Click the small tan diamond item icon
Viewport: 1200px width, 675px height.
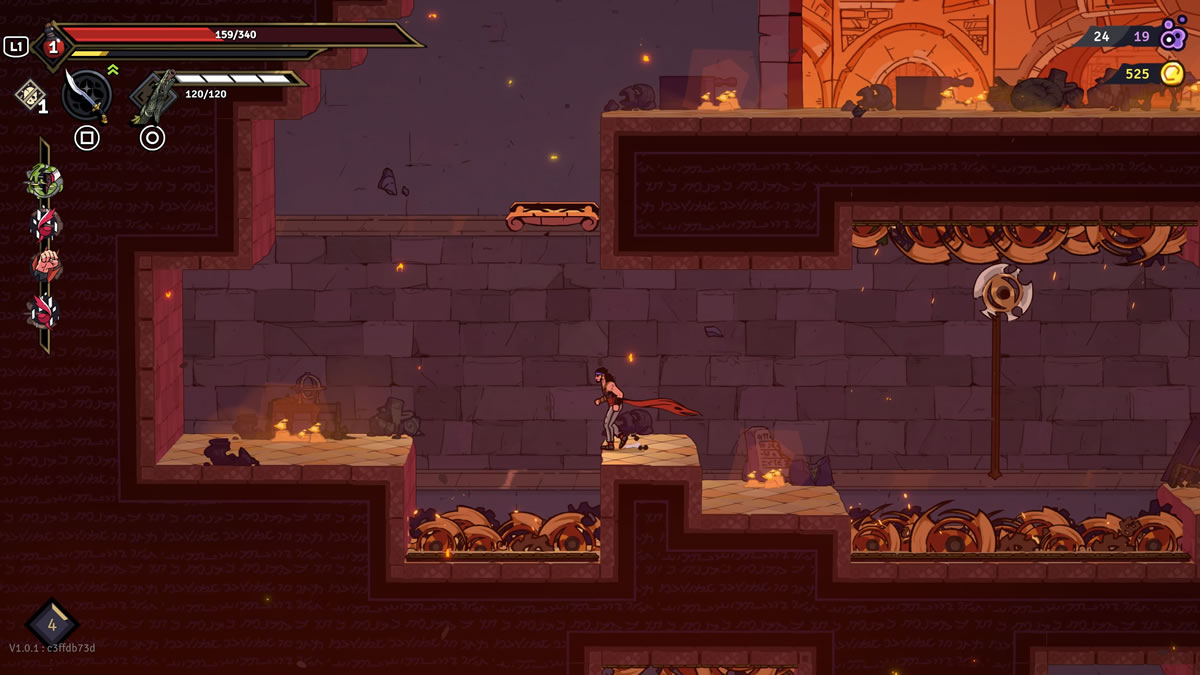click(29, 95)
